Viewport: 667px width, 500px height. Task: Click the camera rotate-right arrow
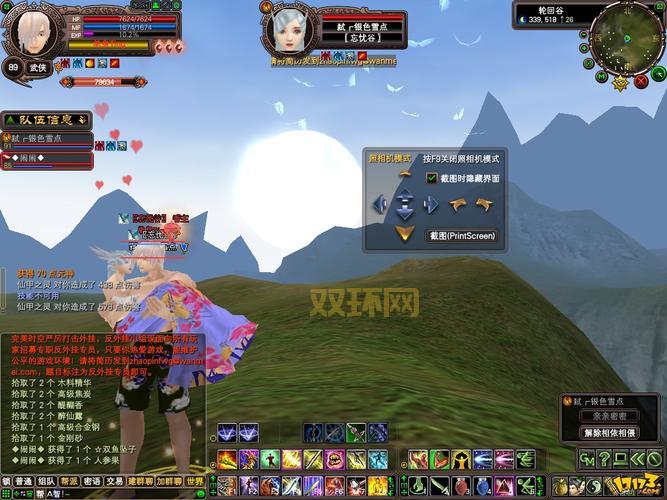(x=484, y=204)
